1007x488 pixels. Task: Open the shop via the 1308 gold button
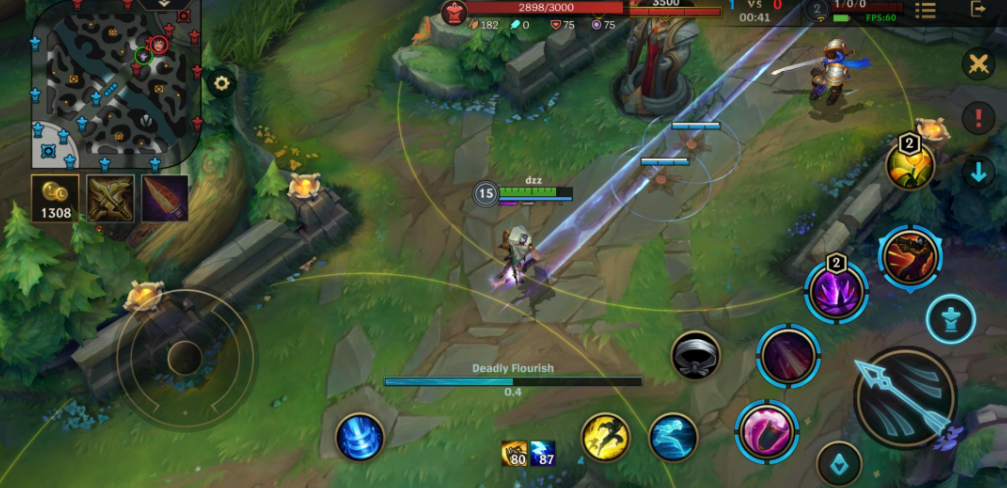click(x=56, y=197)
